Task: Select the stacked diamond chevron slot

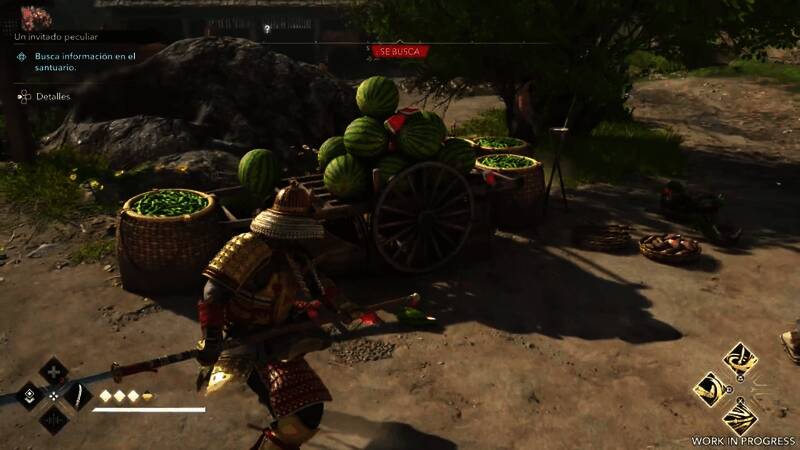Action: 29,396
